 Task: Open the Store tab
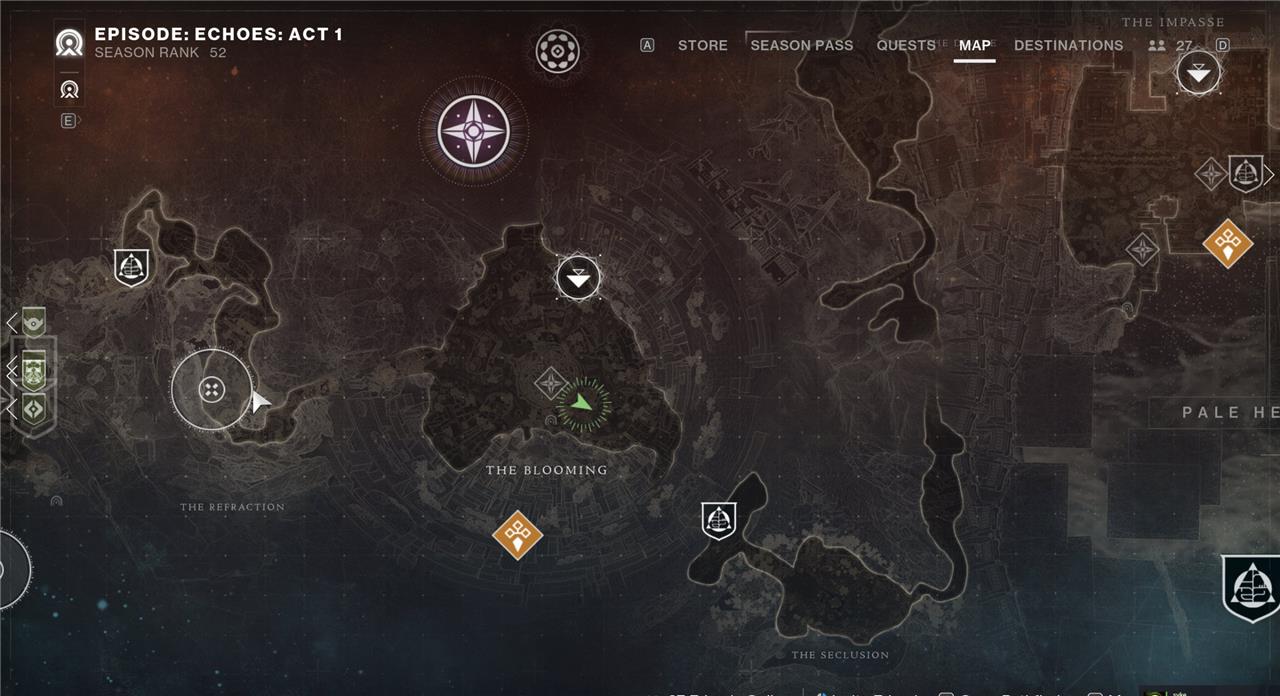click(x=702, y=45)
